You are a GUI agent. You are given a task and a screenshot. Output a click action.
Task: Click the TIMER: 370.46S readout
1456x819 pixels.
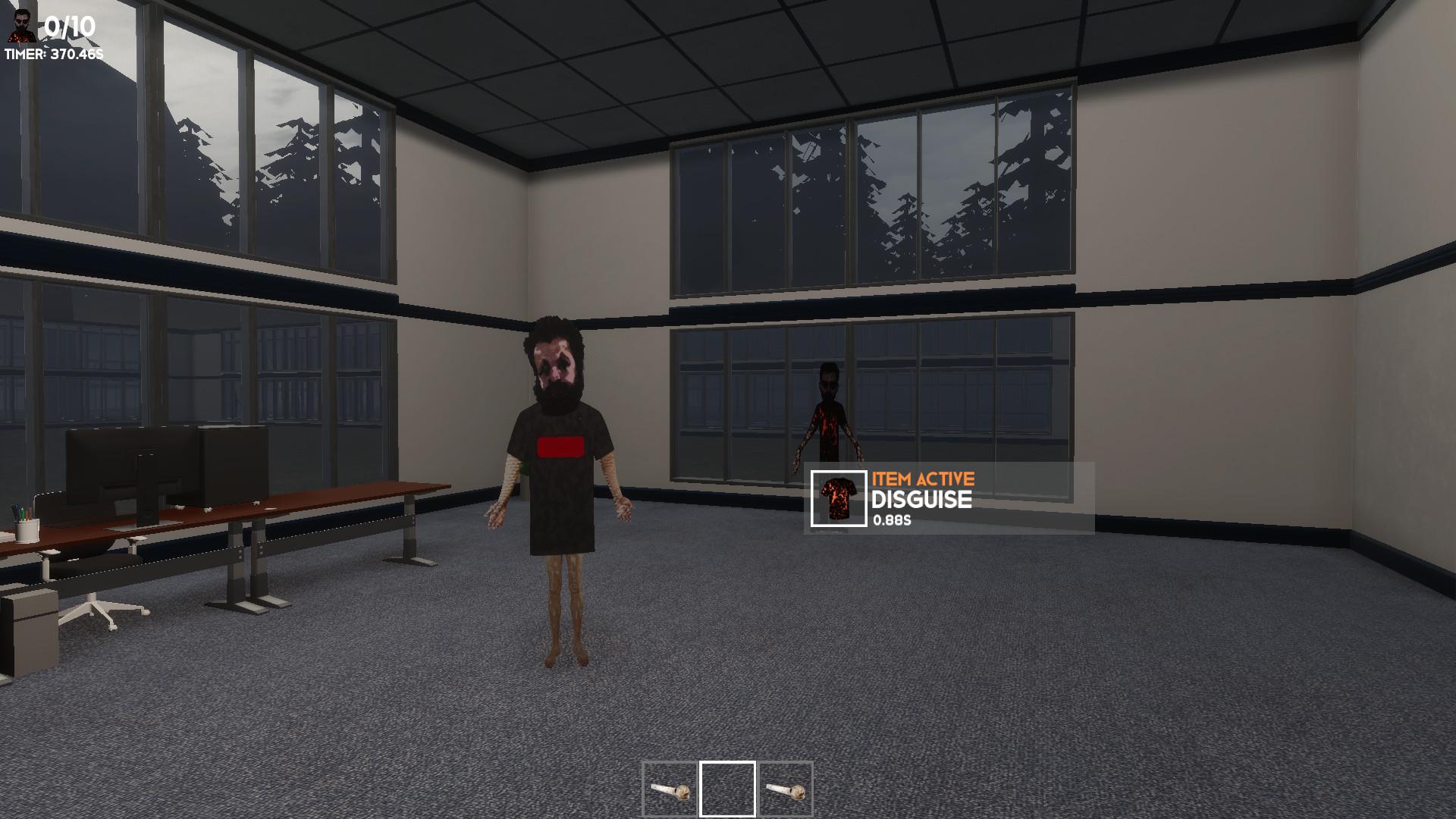[x=52, y=54]
